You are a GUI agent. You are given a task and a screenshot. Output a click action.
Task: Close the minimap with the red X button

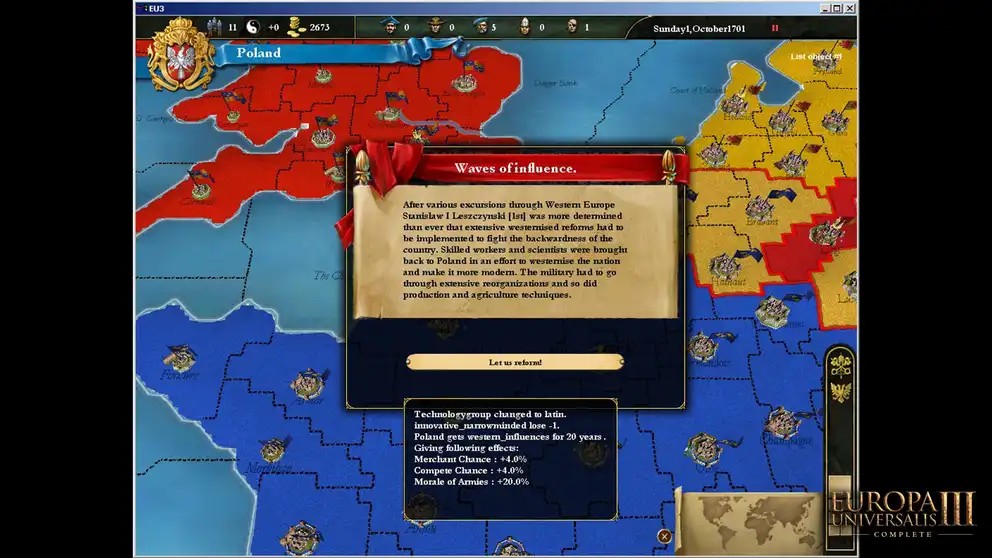click(664, 536)
